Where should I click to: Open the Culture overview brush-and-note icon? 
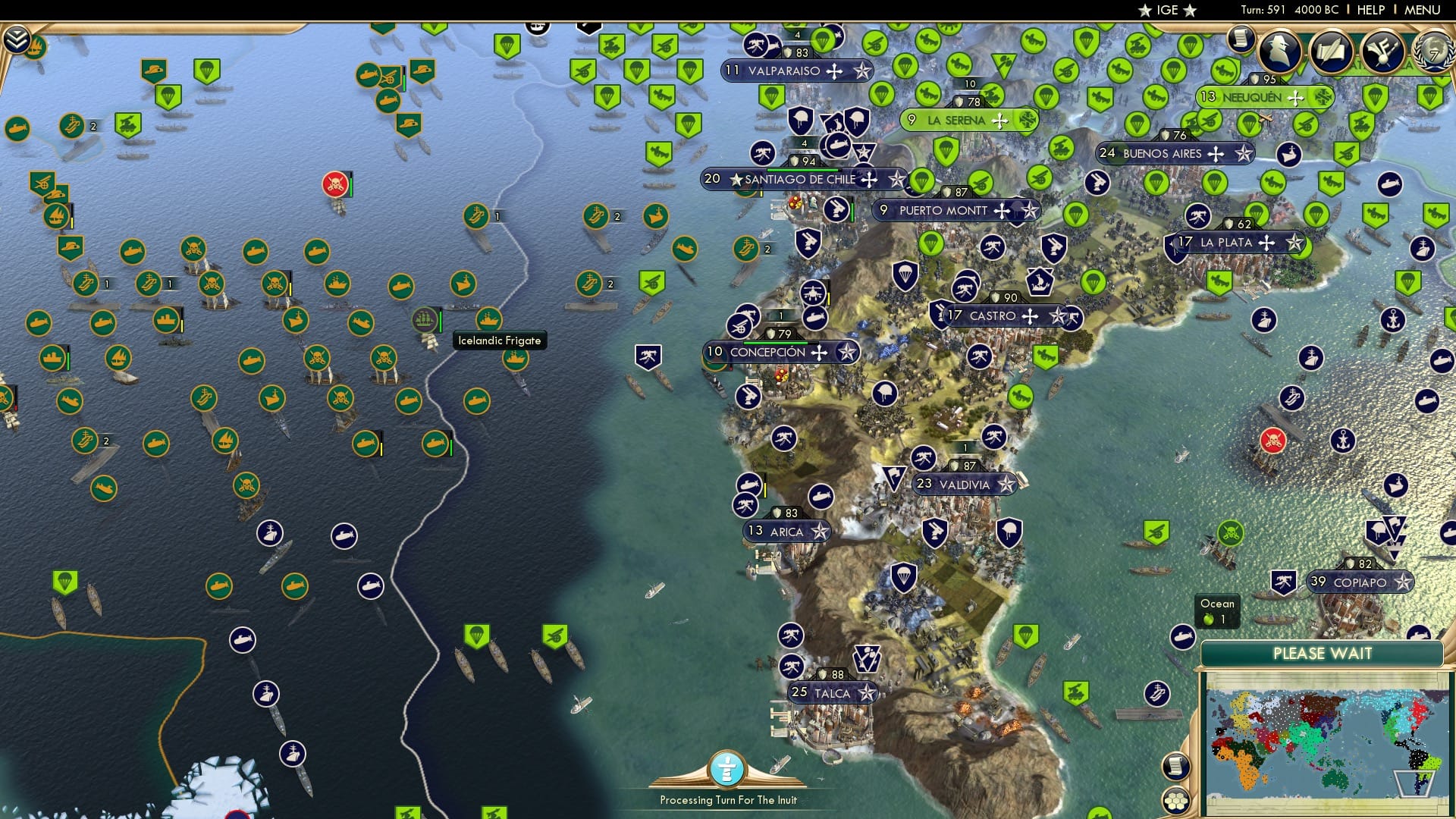click(x=1382, y=52)
